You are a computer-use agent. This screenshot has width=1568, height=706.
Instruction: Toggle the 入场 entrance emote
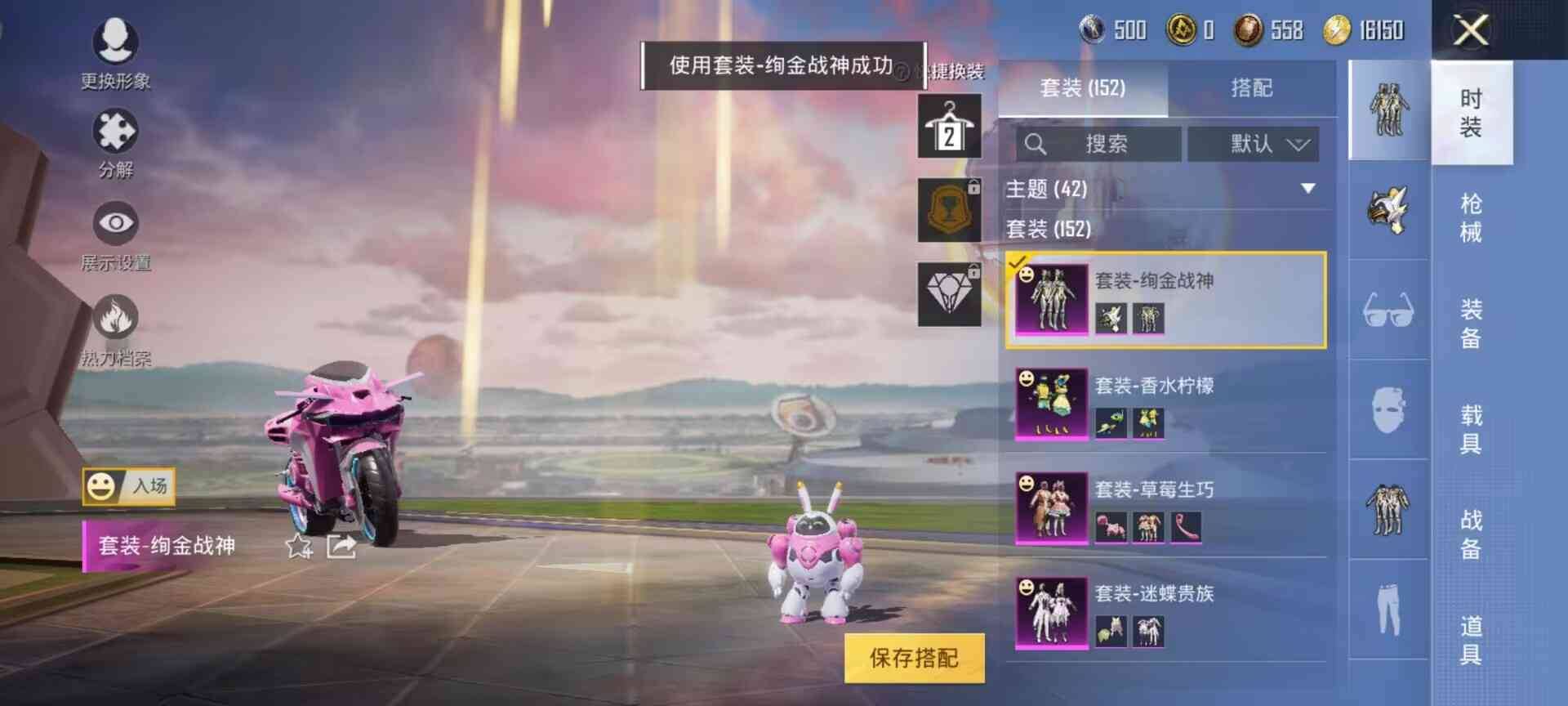(x=127, y=488)
